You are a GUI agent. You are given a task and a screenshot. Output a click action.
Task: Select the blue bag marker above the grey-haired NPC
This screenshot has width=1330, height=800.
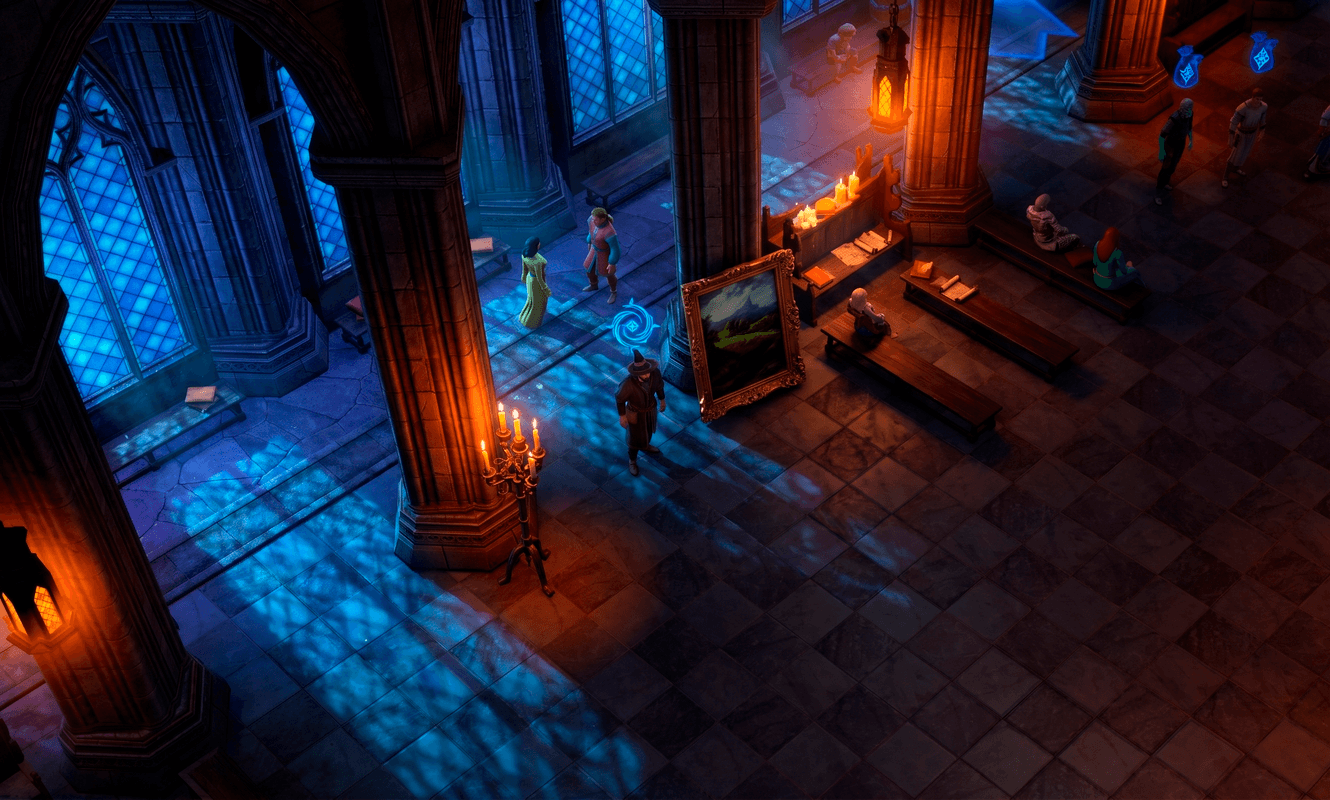1187,67
